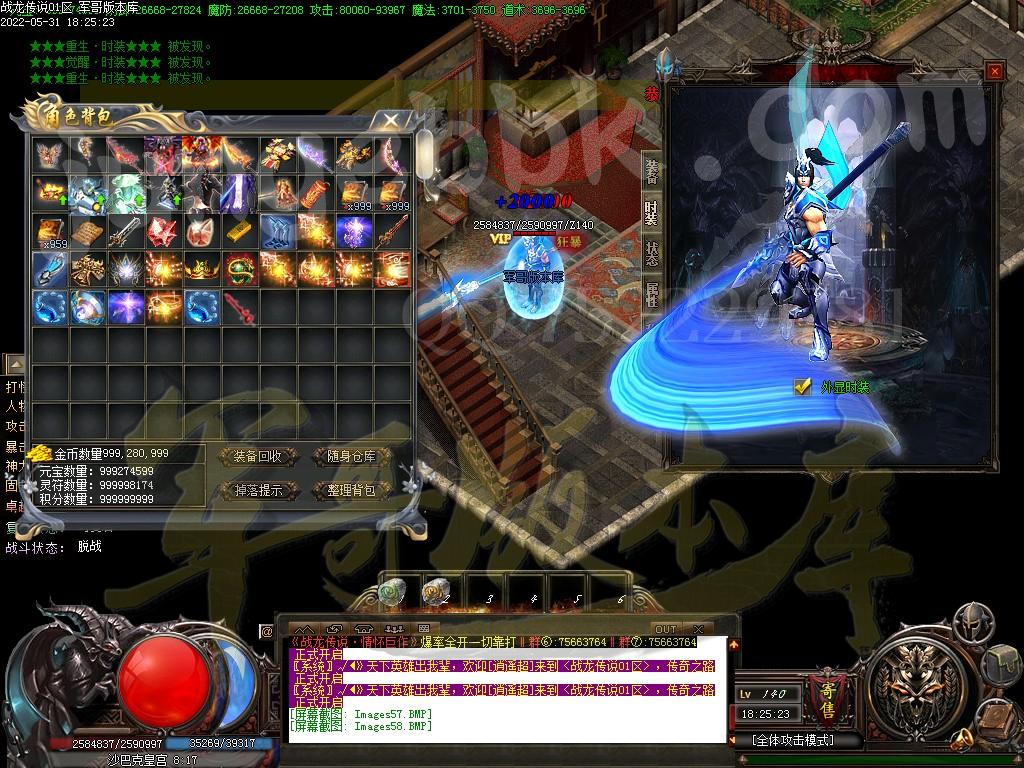Close the character backpack window
Screen dimensions: 1024x768
391,120
